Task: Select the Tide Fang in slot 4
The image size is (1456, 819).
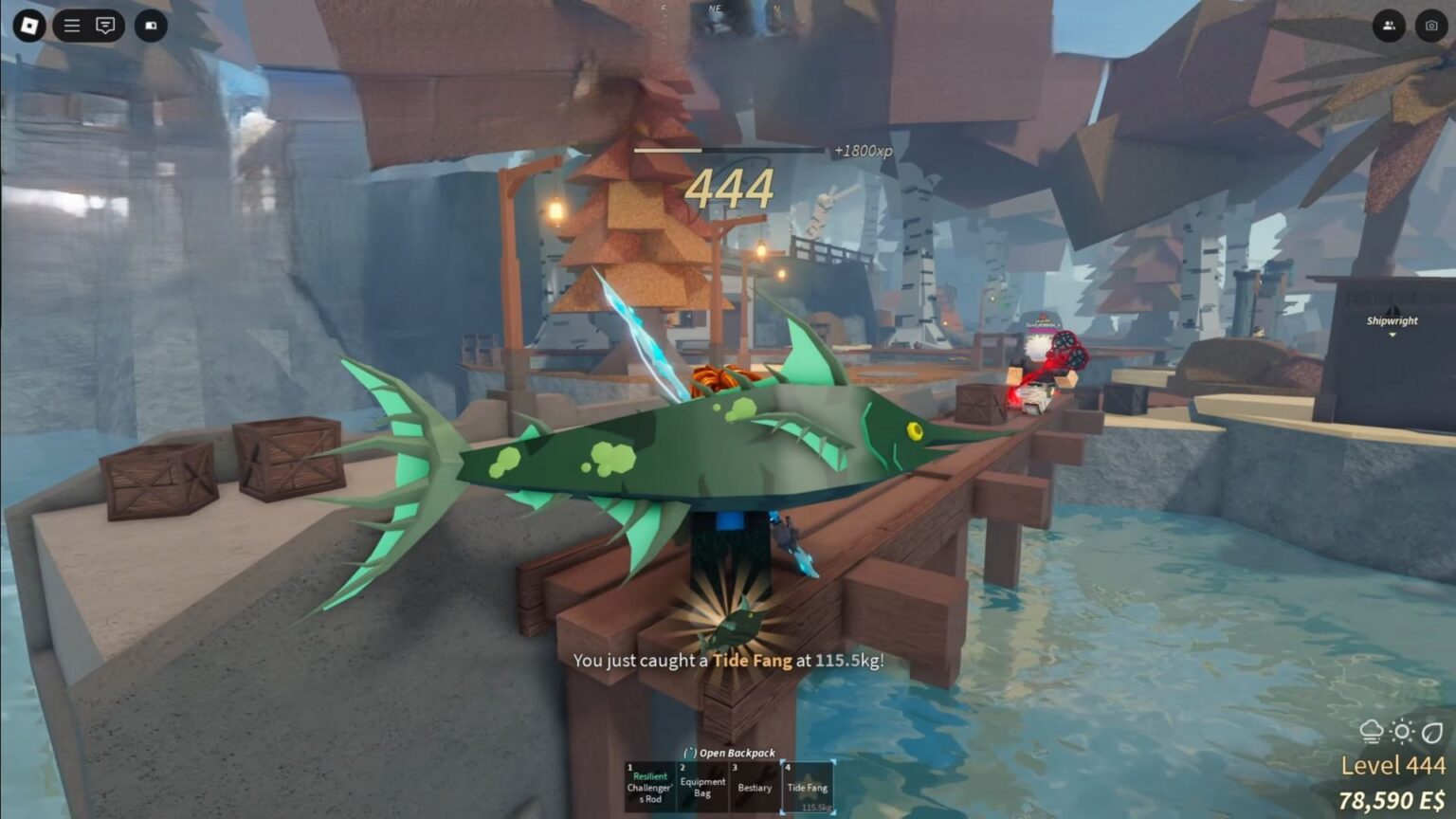Action: click(808, 787)
